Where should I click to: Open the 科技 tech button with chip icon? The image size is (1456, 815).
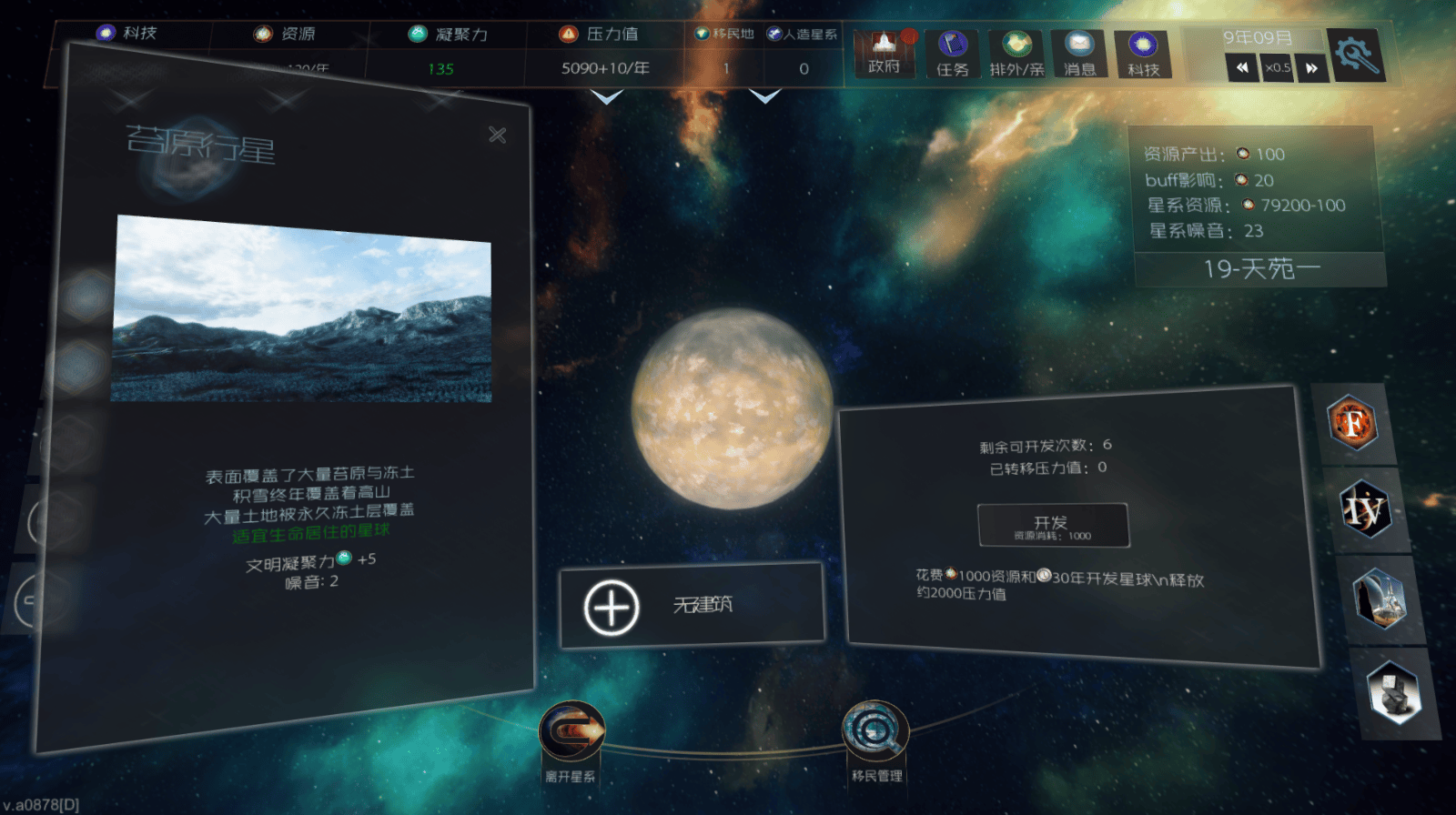[1143, 54]
